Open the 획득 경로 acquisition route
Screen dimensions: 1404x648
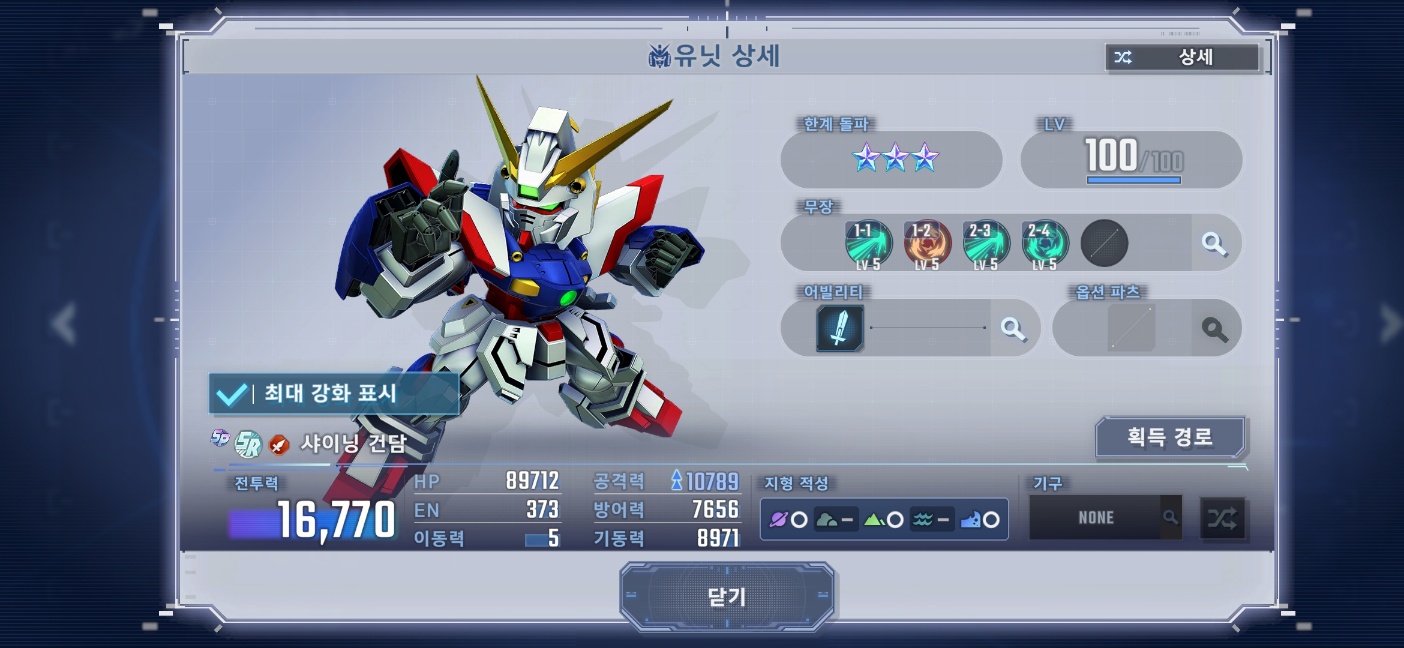(x=1169, y=437)
